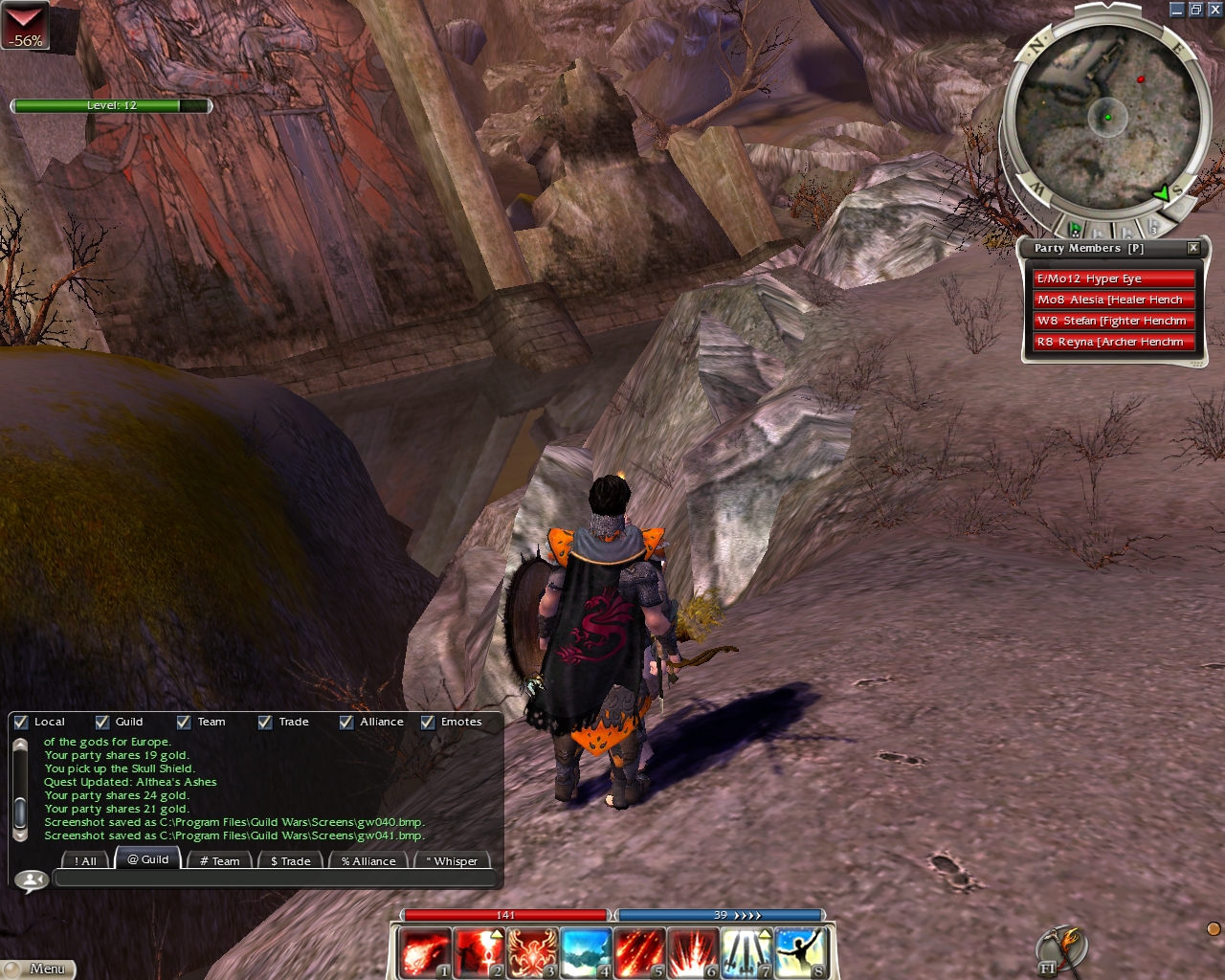Toggle the Local chat filter checkbox
Image resolution: width=1225 pixels, height=980 pixels.
tap(21, 723)
